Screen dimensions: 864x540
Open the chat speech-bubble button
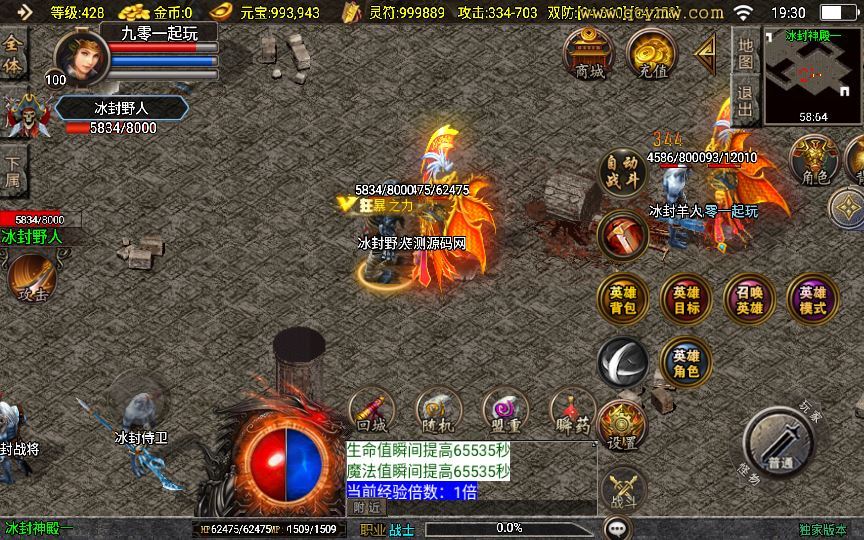(x=618, y=527)
